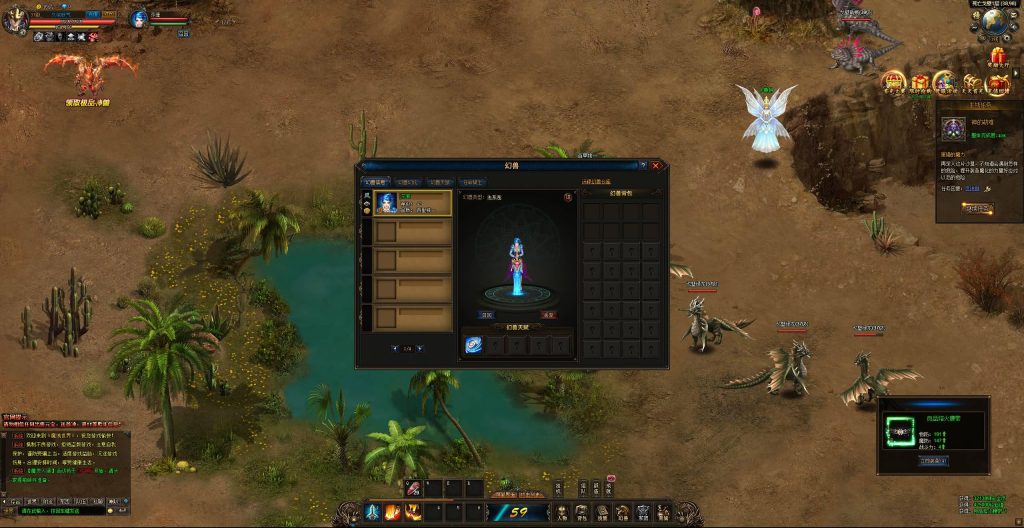
Task: Click the blue swirl pet talent skill
Action: [473, 344]
